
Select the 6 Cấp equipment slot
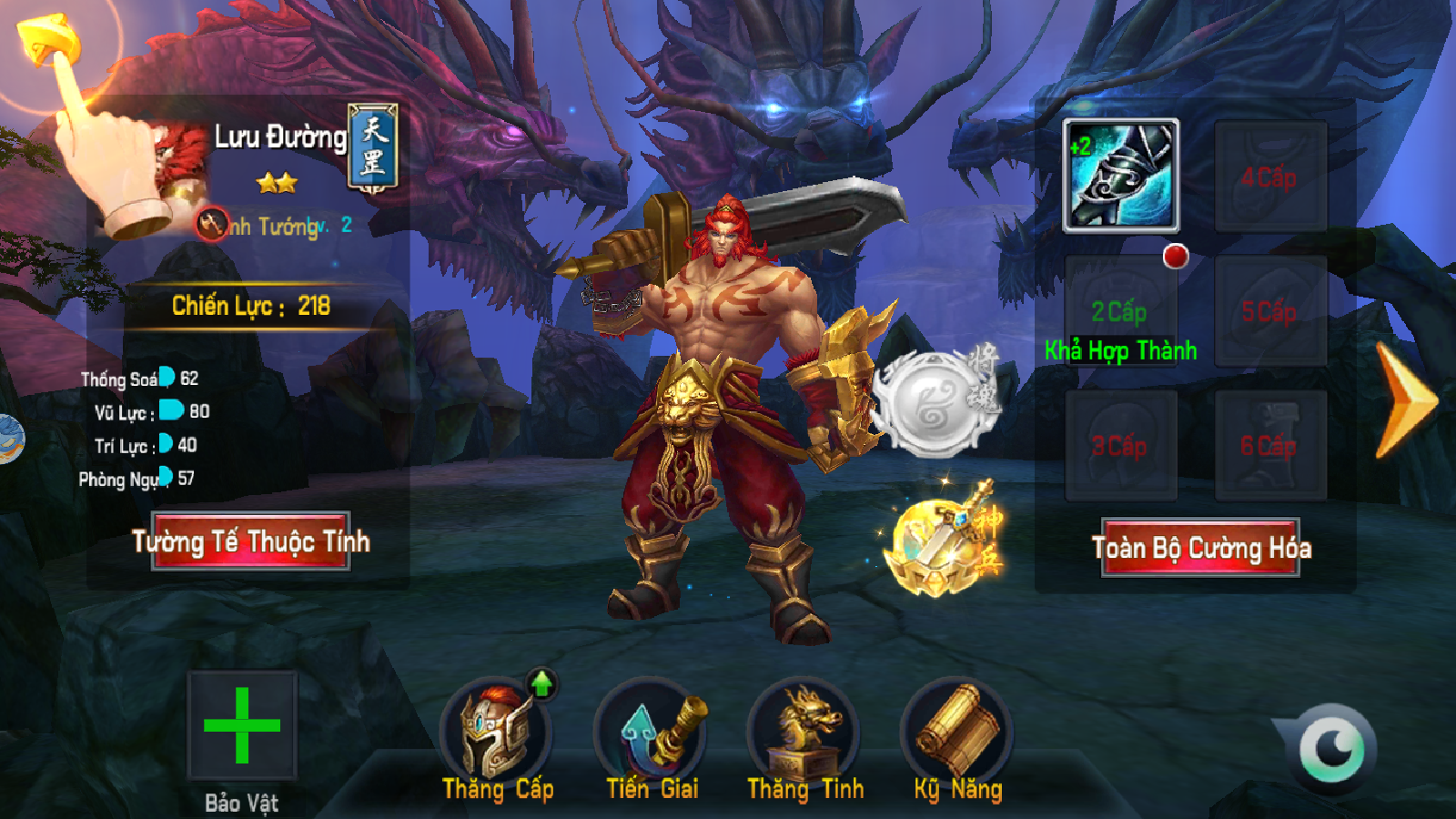click(x=1270, y=446)
